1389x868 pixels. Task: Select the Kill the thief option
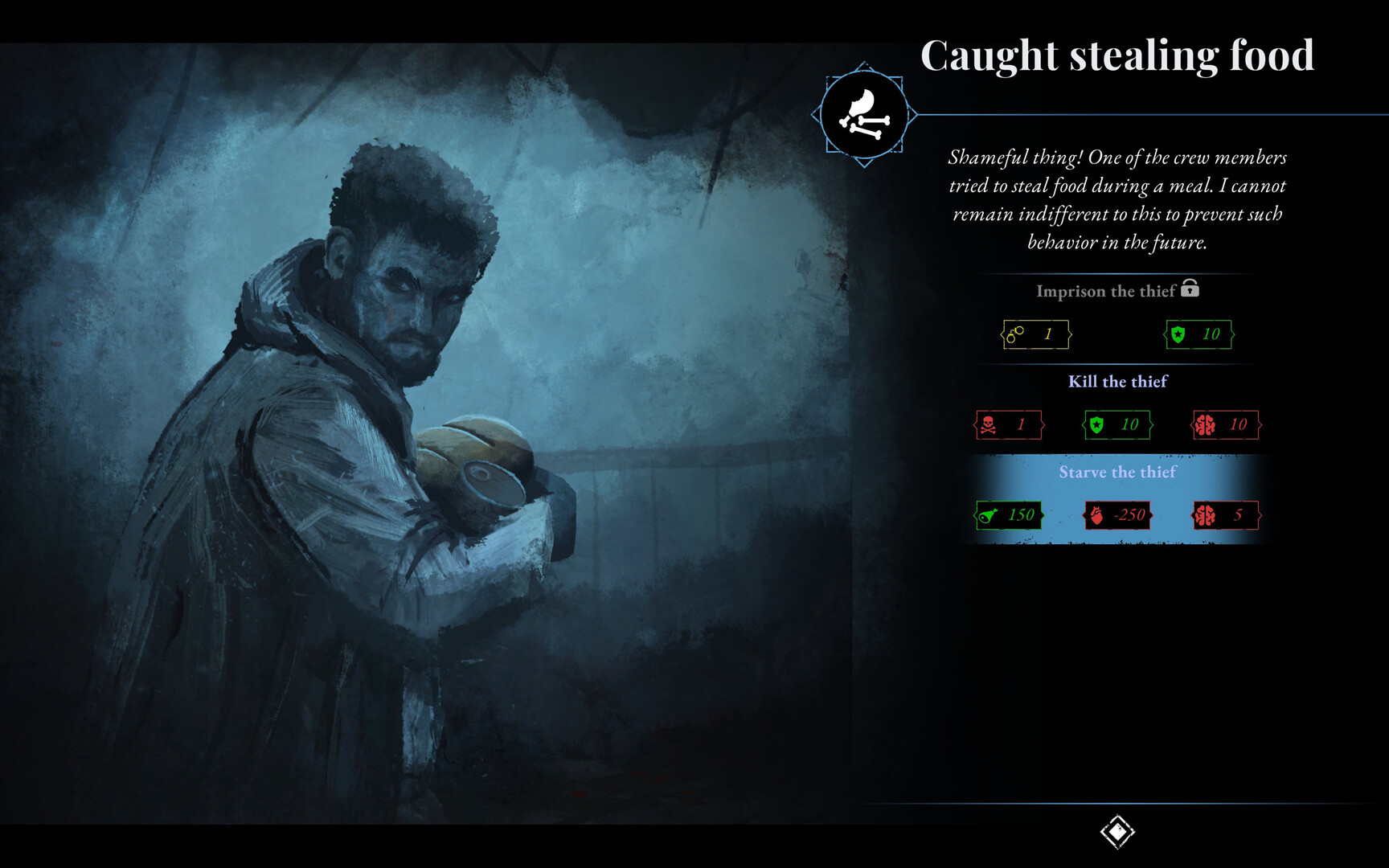click(x=1118, y=383)
